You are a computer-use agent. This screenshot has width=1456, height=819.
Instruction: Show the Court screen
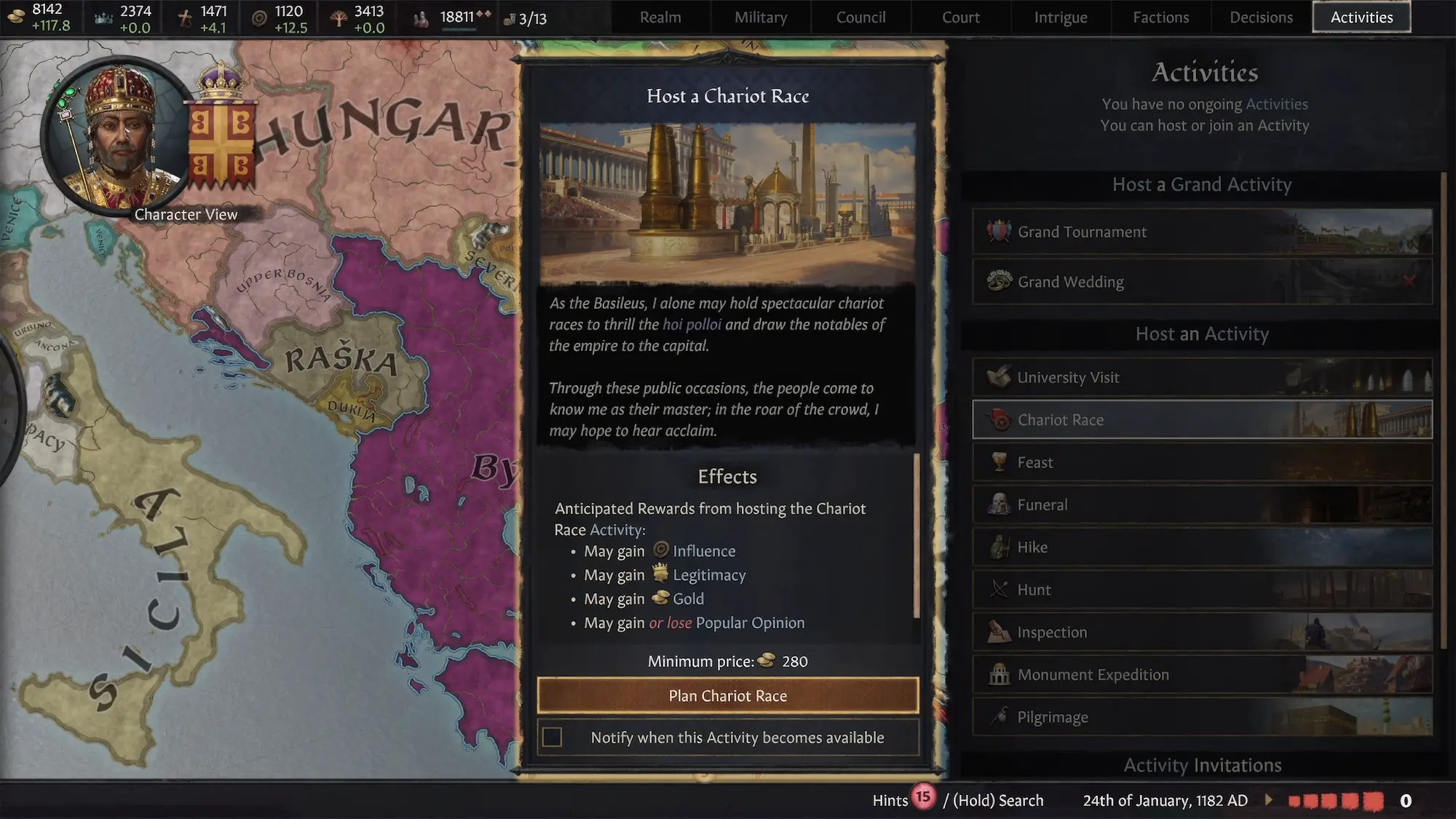point(960,17)
